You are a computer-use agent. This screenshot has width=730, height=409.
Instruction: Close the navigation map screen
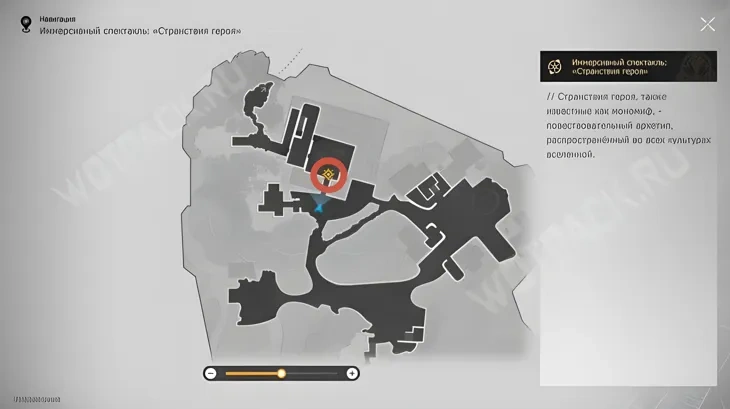(707, 24)
